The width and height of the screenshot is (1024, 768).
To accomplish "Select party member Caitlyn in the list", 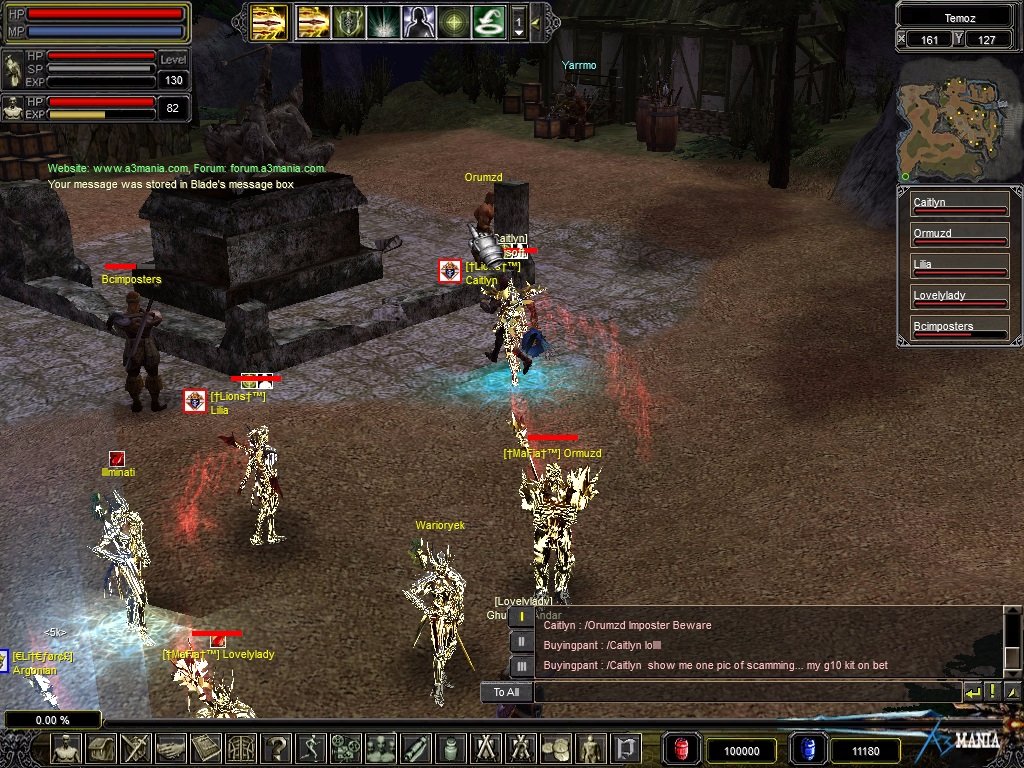I will coord(959,205).
